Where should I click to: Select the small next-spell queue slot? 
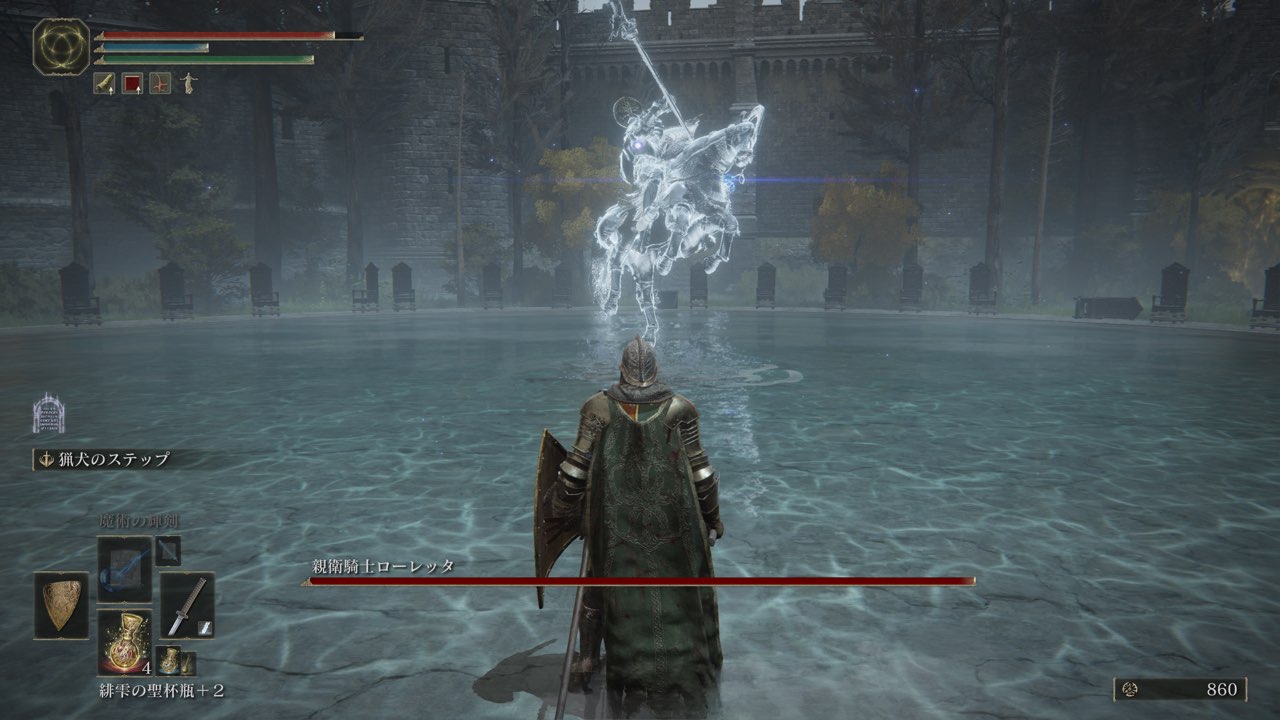(168, 550)
